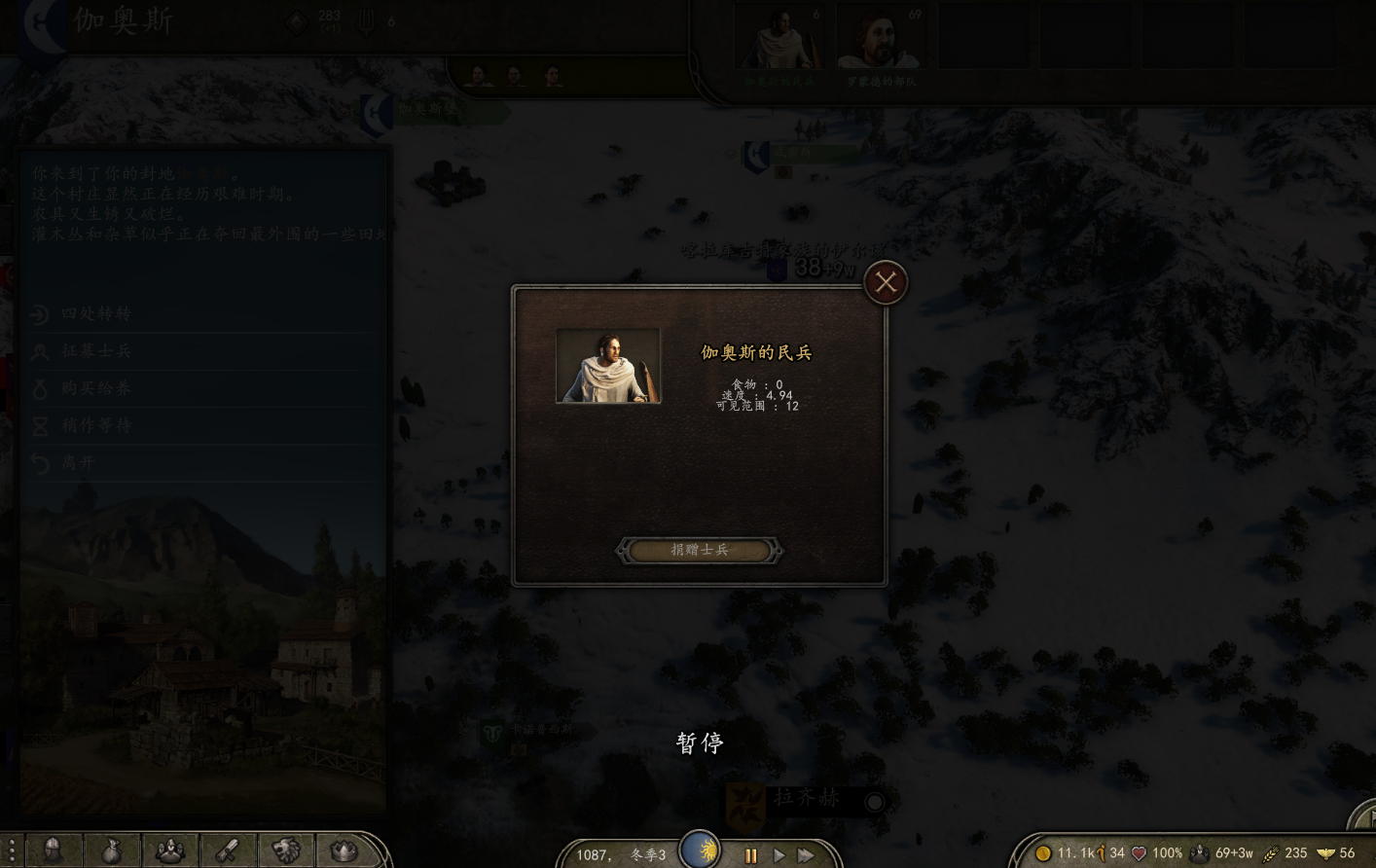The image size is (1376, 868).
Task: Open the party screen icon
Action: pos(170,850)
